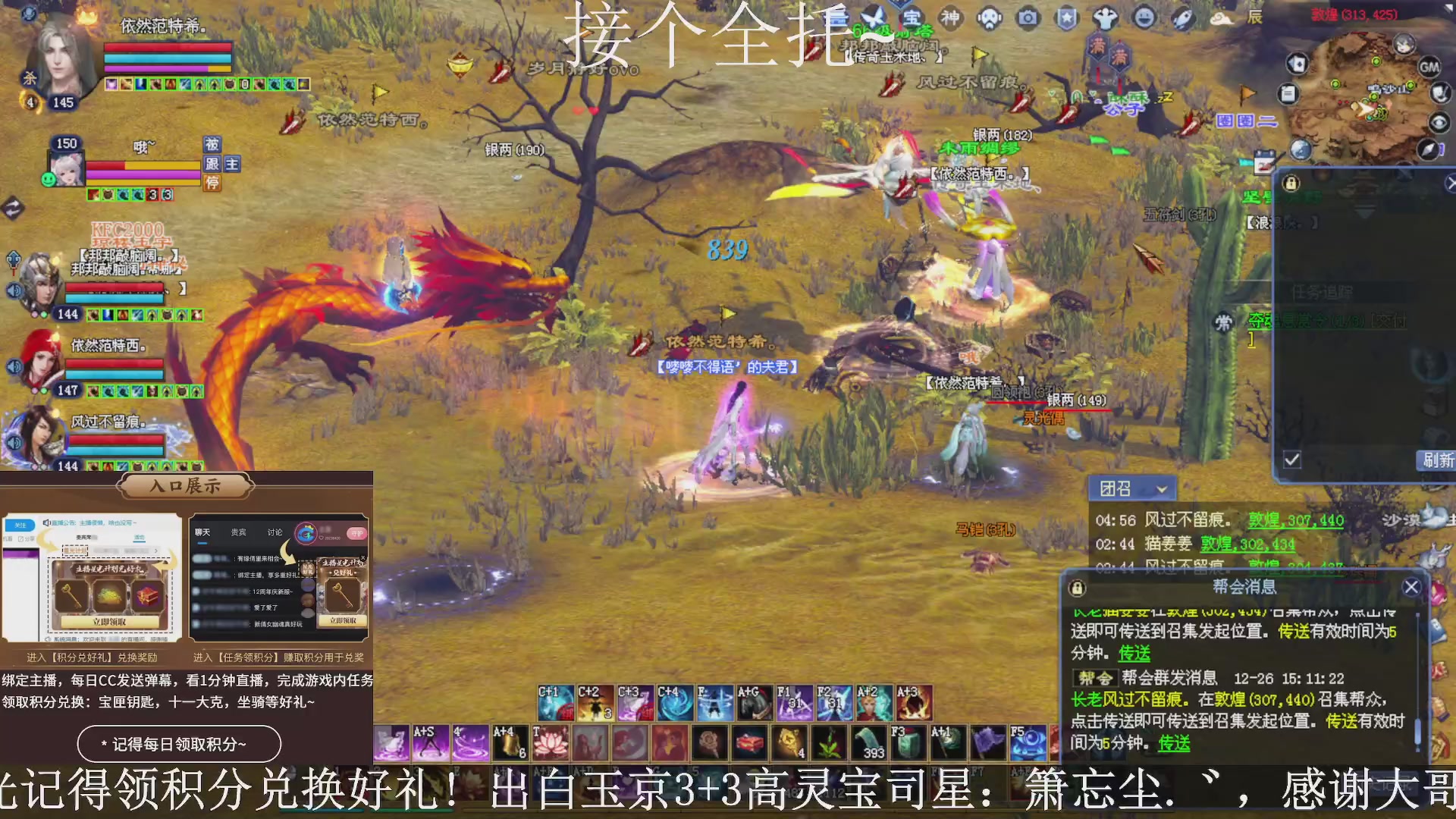This screenshot has height=819, width=1456.
Task: Switch to the 贵宾 tab in chat preview
Action: [x=237, y=532]
